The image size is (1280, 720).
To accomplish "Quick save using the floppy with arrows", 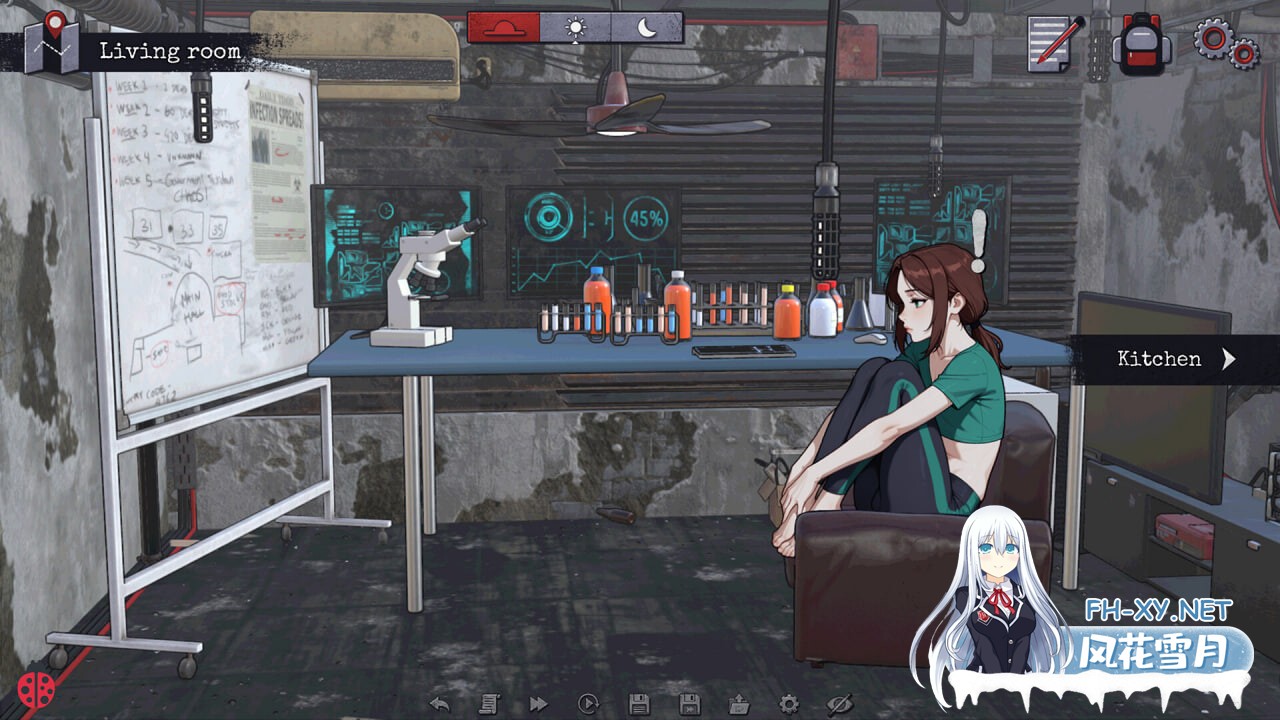I will pyautogui.click(x=689, y=704).
